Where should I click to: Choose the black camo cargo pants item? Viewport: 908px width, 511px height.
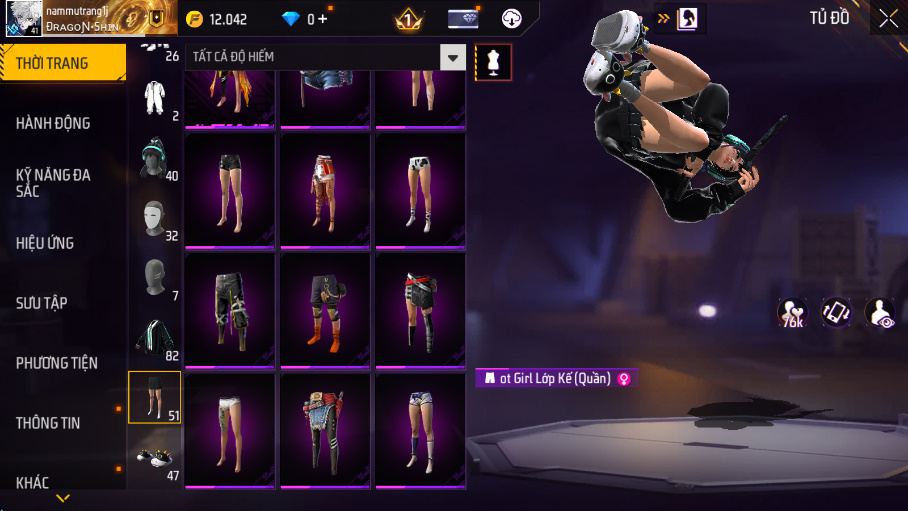230,308
